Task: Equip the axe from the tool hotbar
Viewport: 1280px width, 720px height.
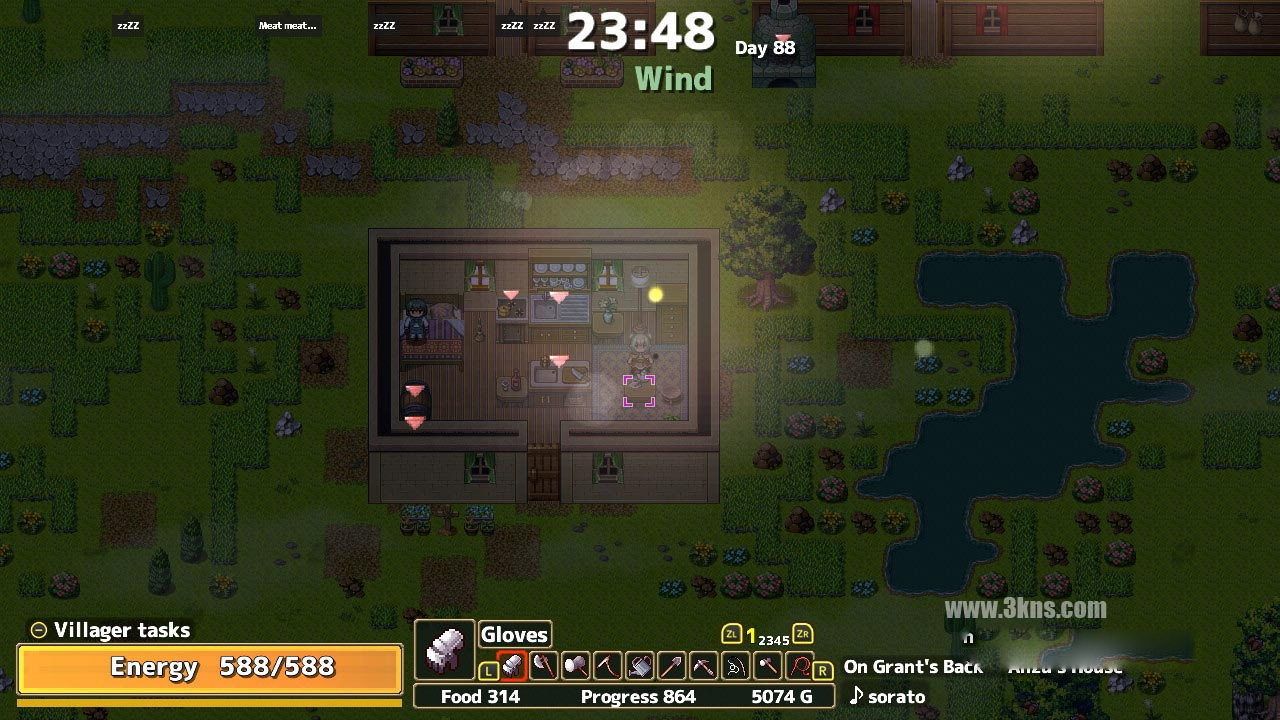Action: click(x=544, y=665)
